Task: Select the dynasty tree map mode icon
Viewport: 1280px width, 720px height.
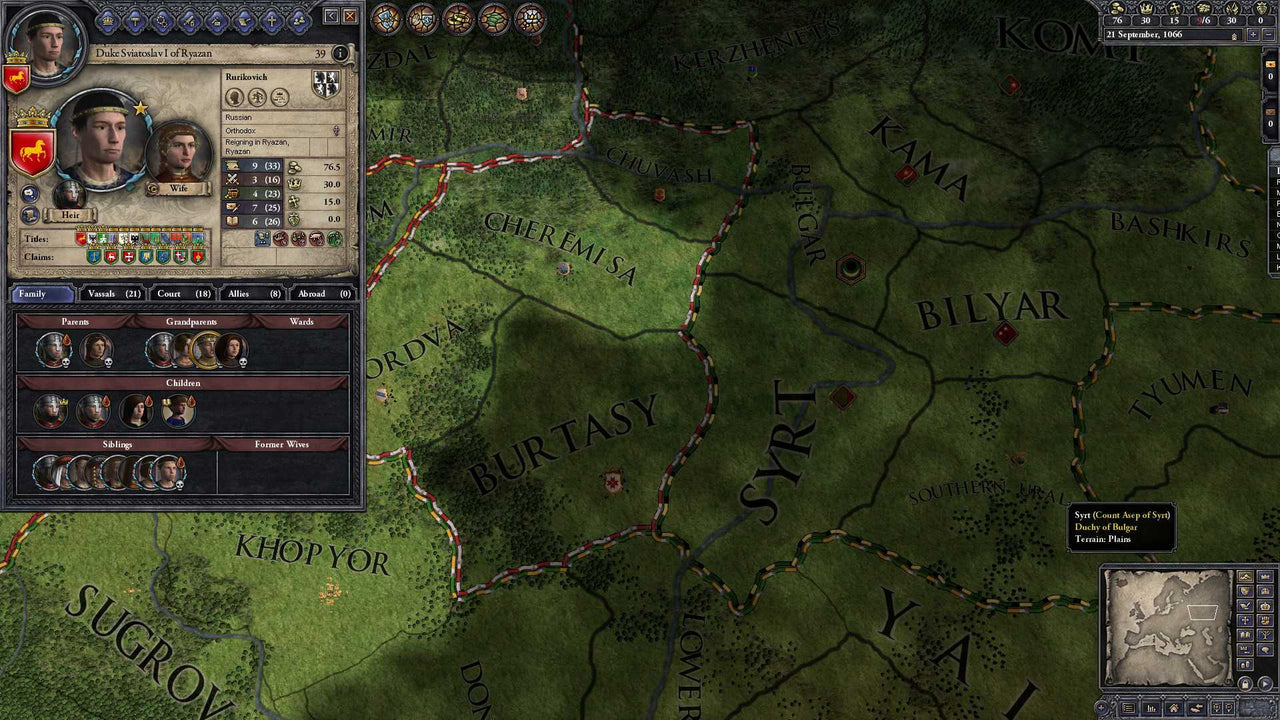Action: [1265, 634]
